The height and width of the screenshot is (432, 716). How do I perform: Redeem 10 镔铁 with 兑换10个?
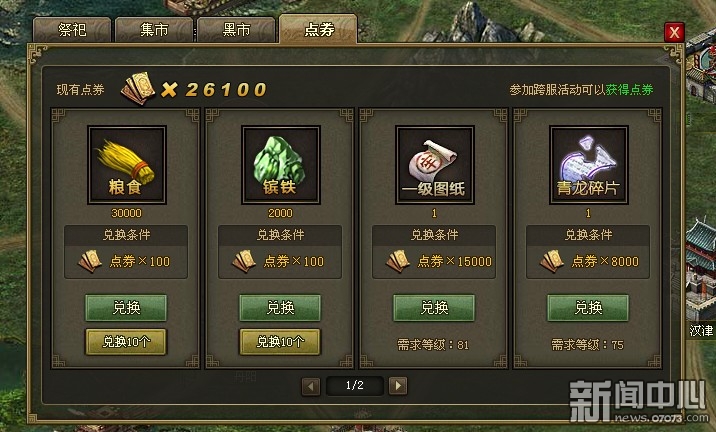(280, 341)
